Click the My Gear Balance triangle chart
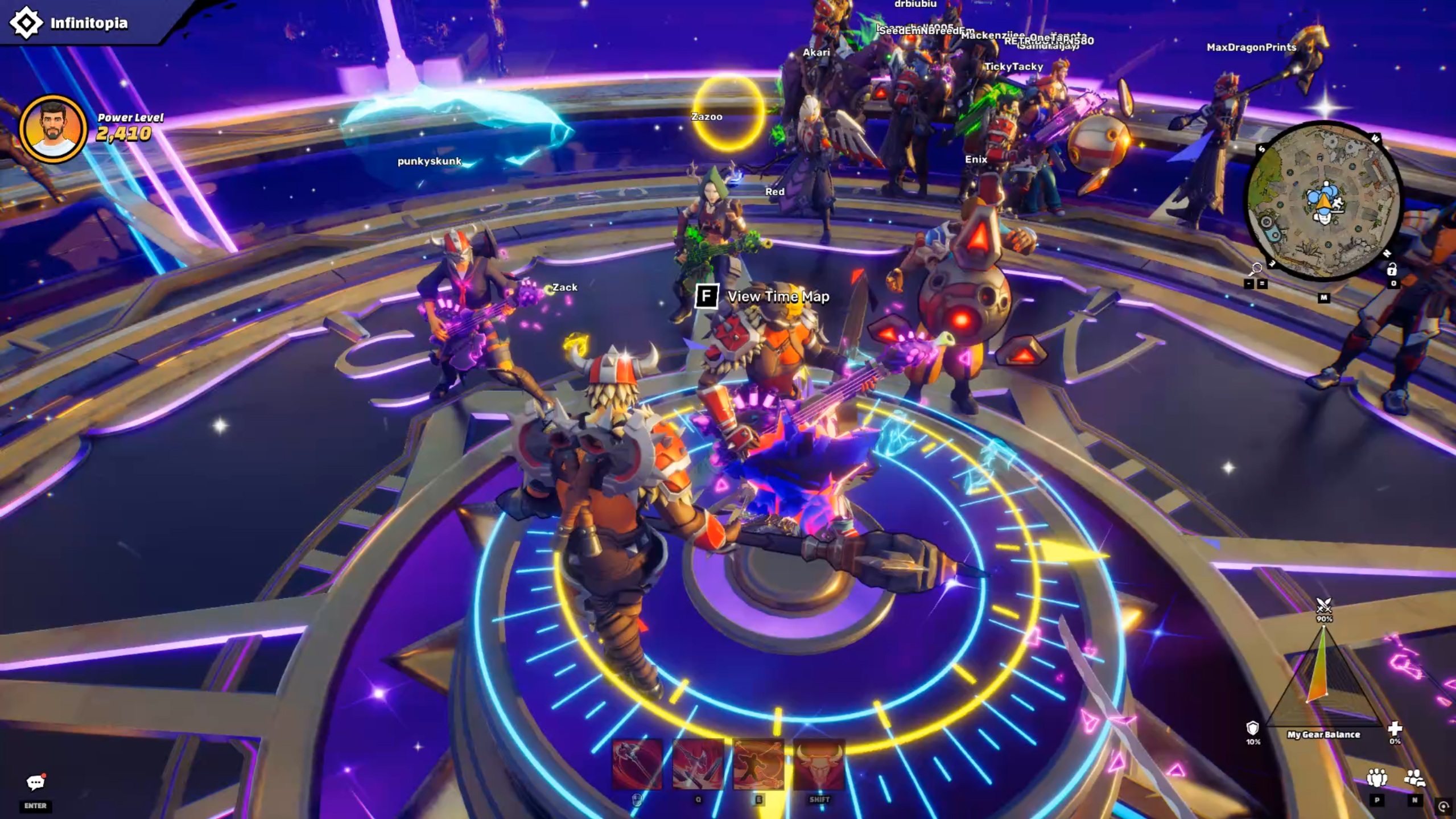The height and width of the screenshot is (819, 1456). 1323,677
